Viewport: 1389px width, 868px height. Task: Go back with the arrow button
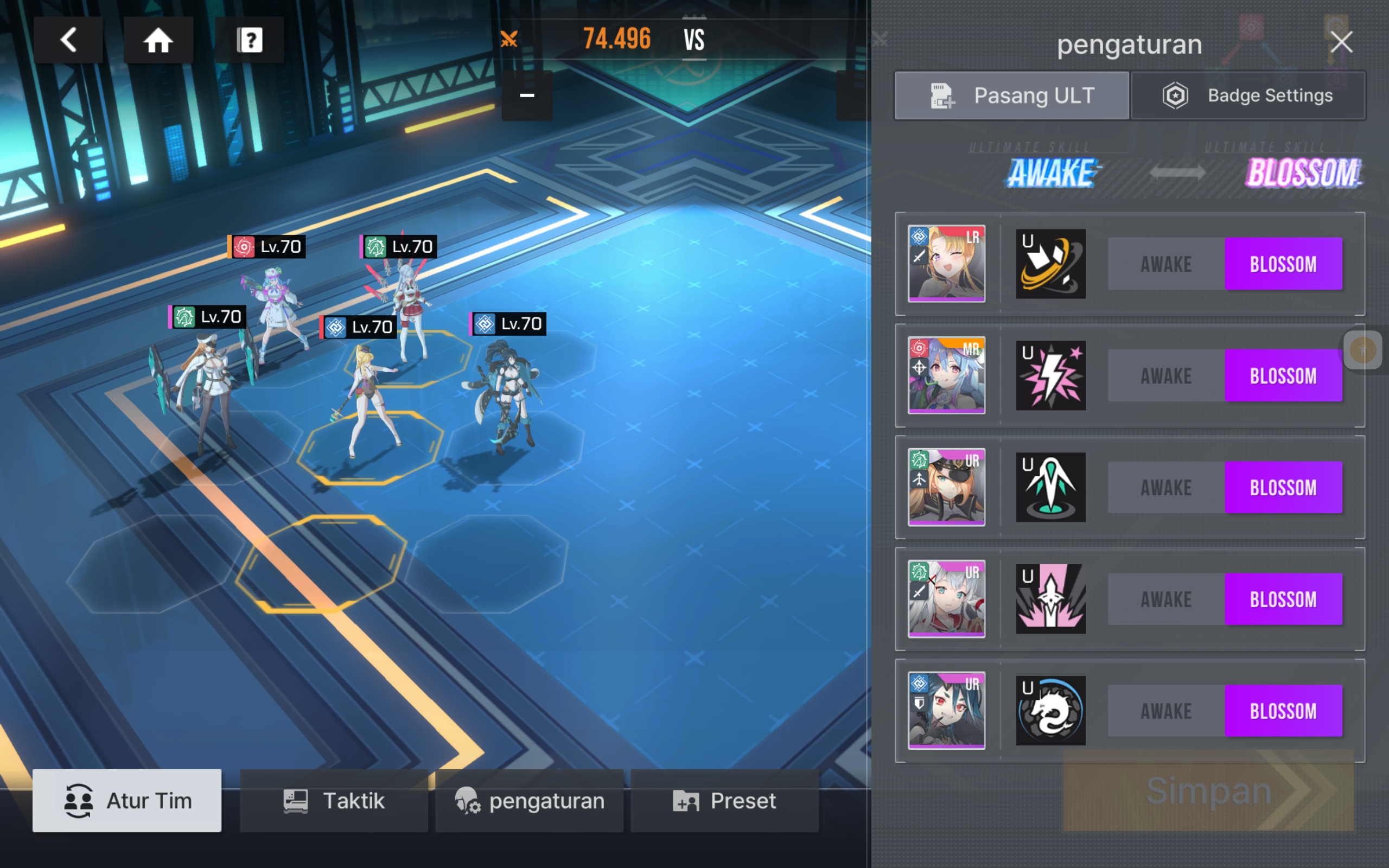68,40
